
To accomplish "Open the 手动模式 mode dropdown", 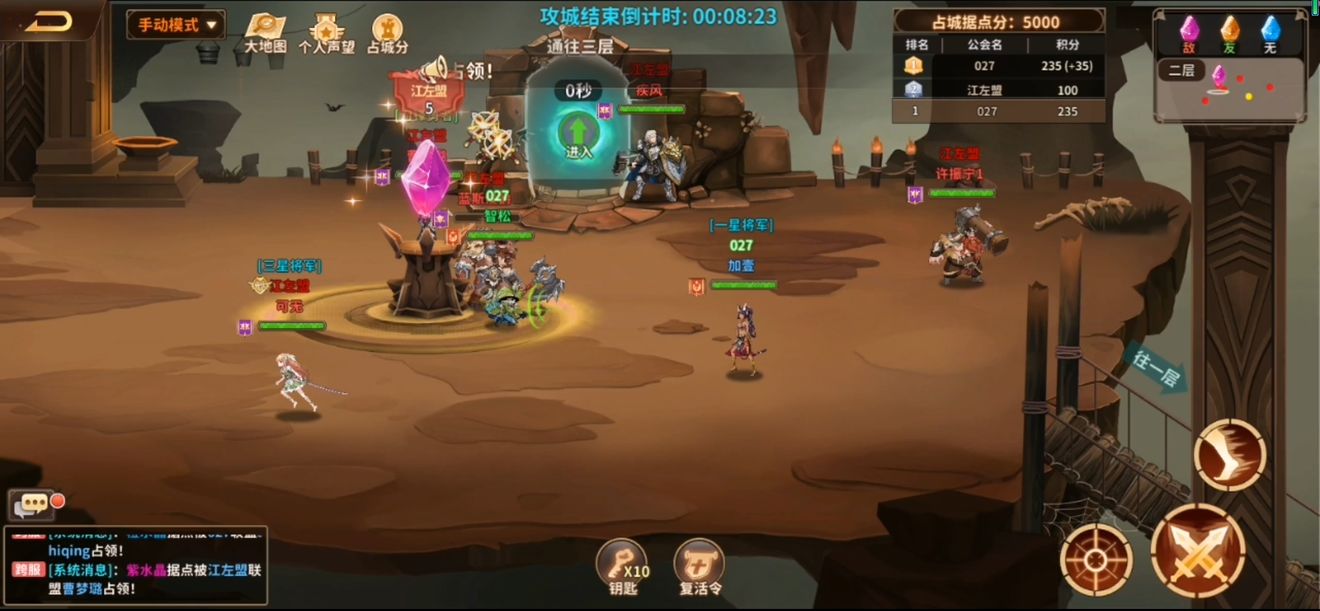I will point(175,25).
